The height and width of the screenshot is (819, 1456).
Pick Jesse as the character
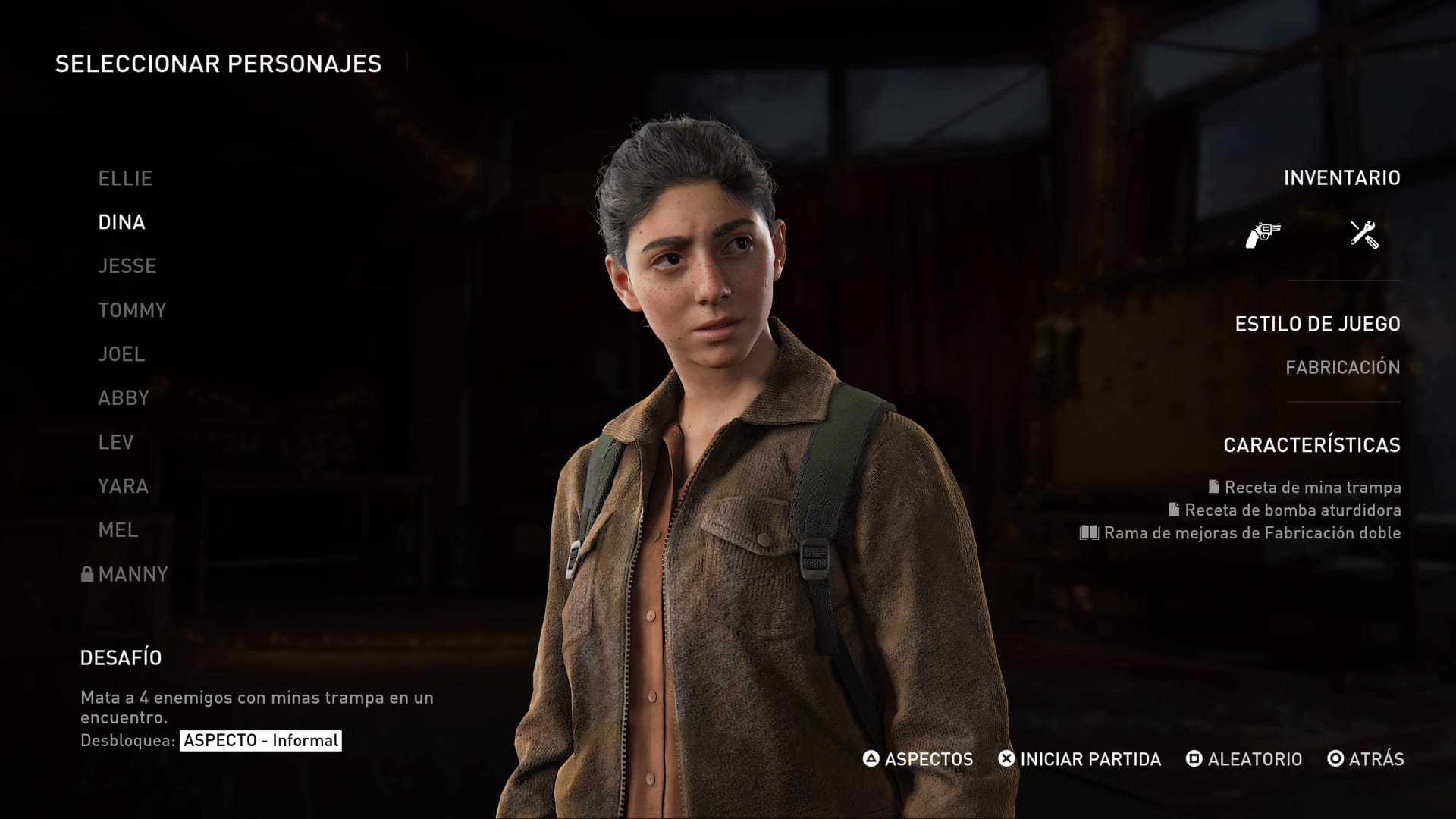(127, 266)
